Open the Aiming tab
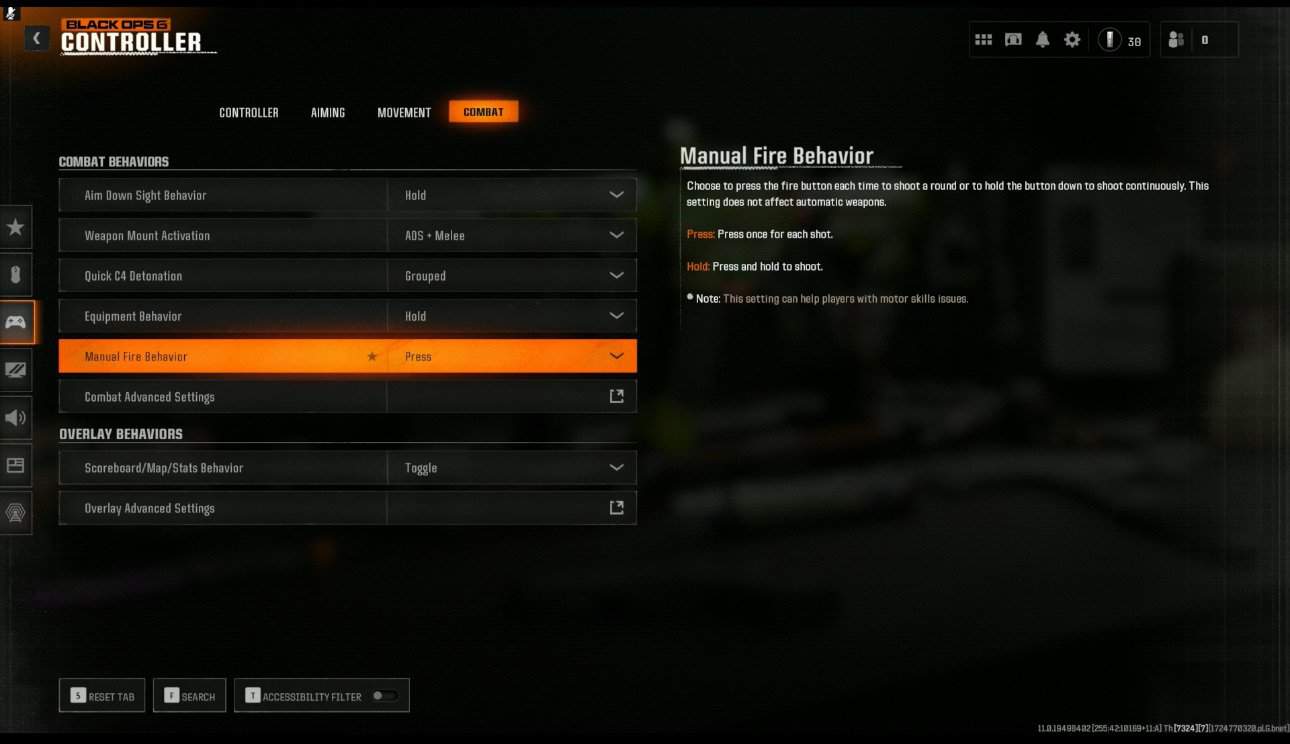This screenshot has height=744, width=1290. 328,112
